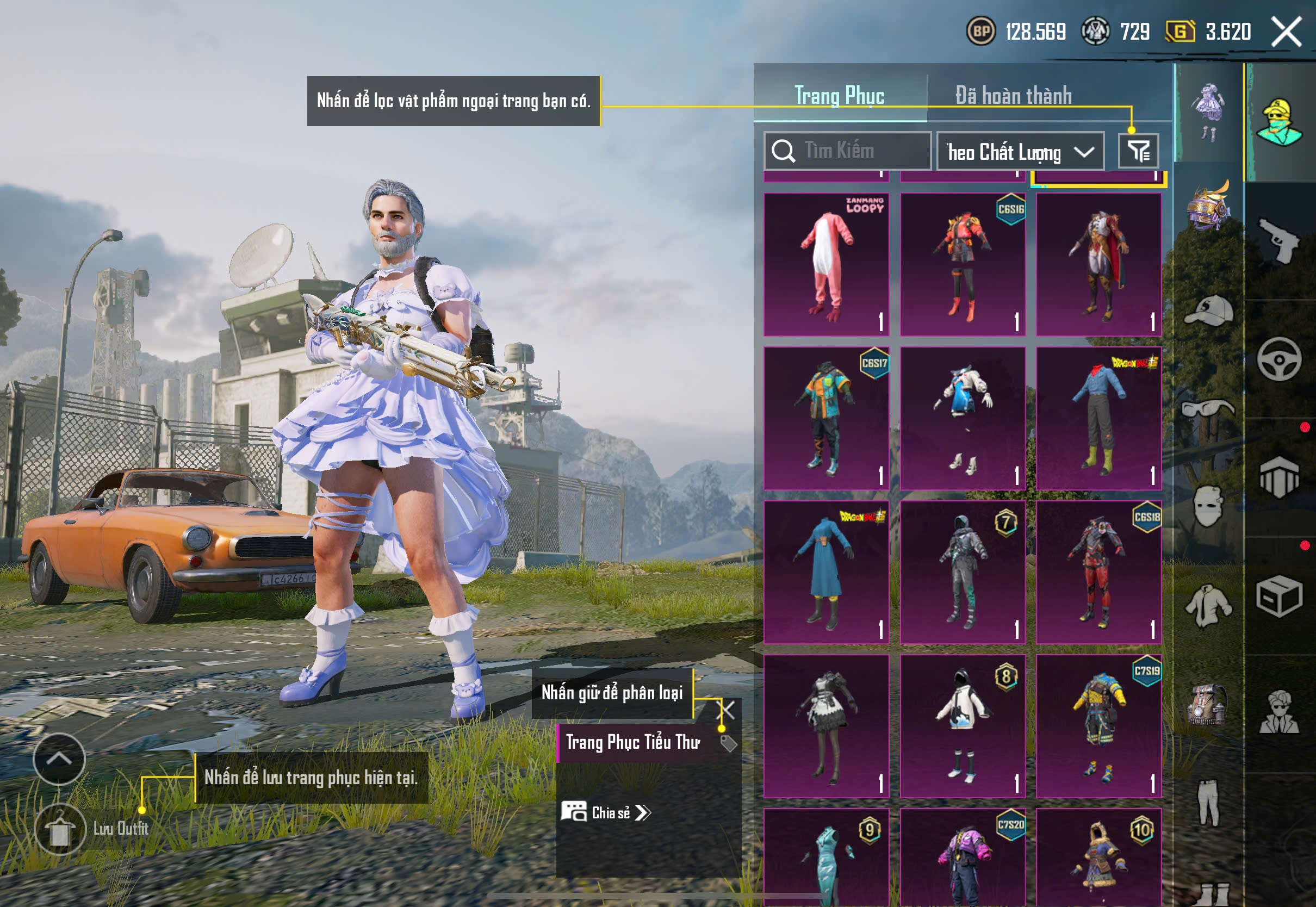The image size is (1316, 907).
Task: Select the C6S17 orange and teal outfit
Action: (826, 418)
